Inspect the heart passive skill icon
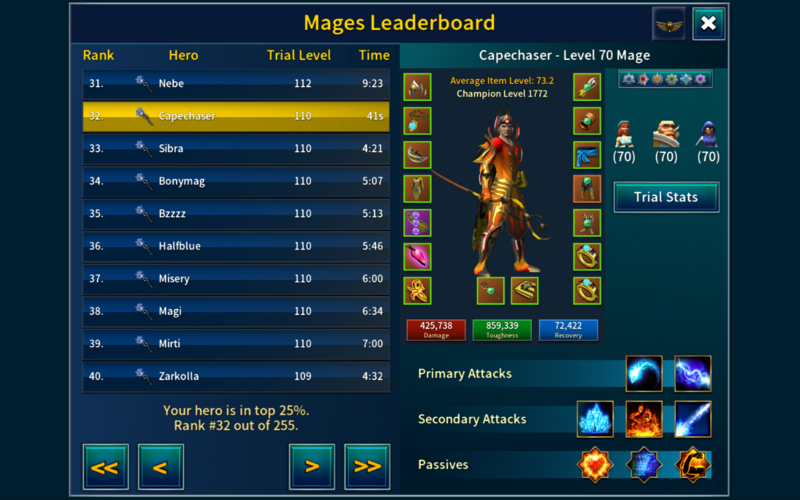This screenshot has width=800, height=500. (x=595, y=465)
